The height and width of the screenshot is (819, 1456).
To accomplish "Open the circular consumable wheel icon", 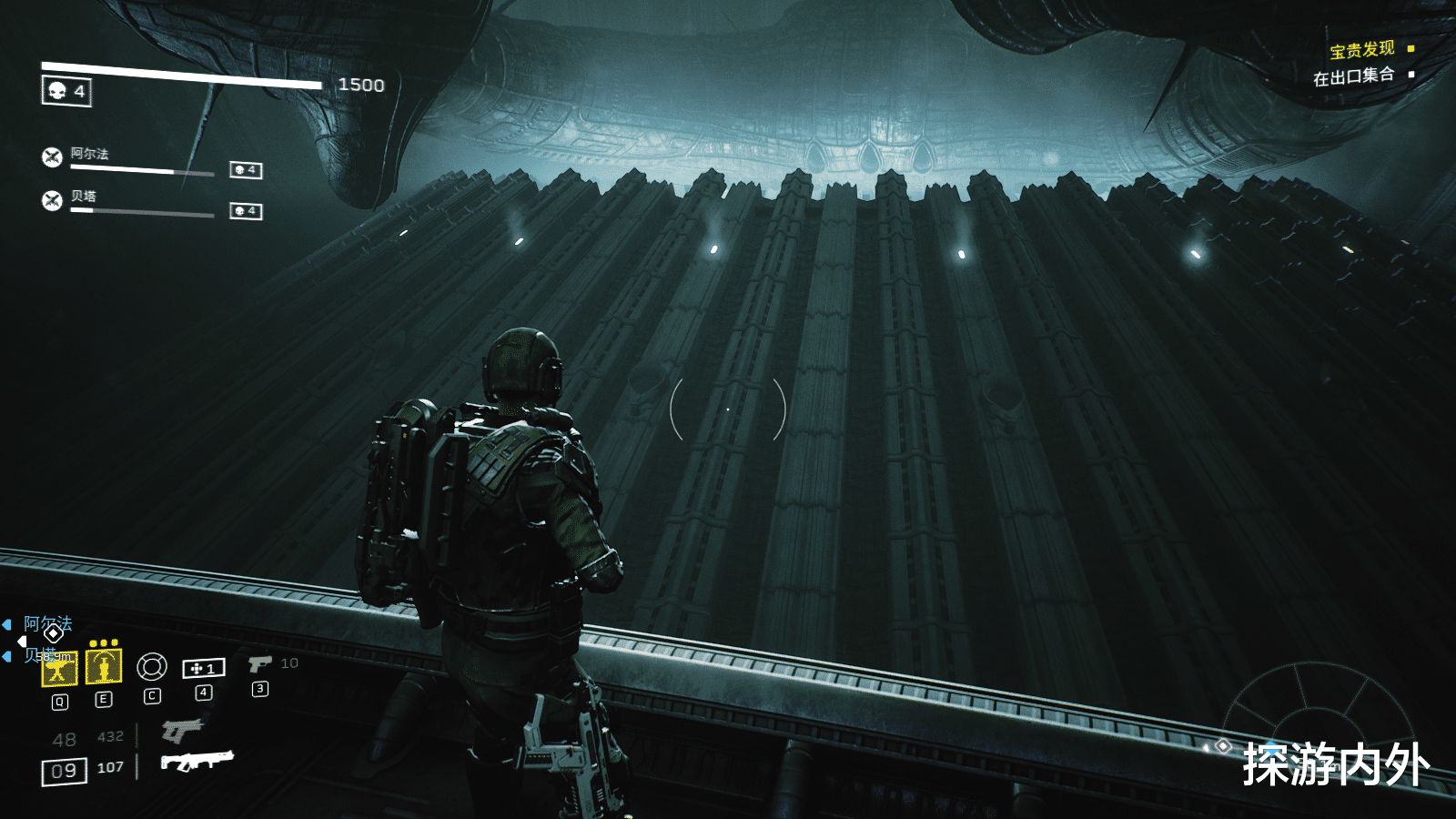I will click(x=152, y=667).
